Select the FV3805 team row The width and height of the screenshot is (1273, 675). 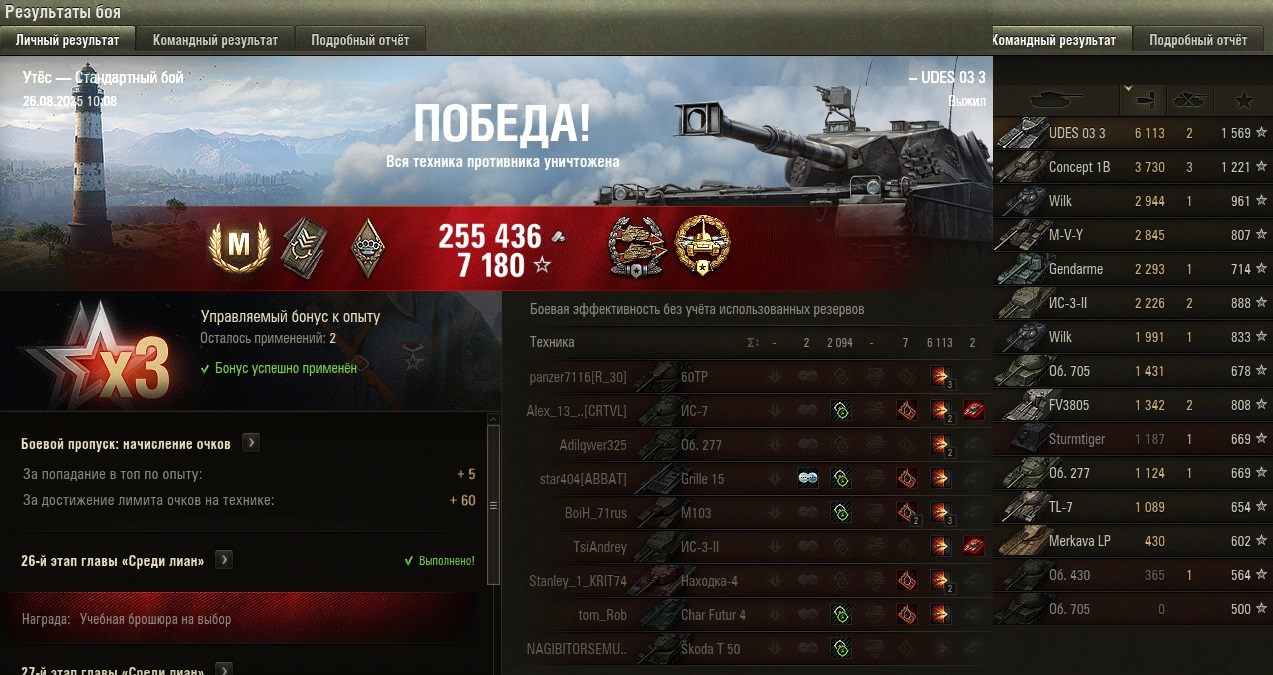pyautogui.click(x=1130, y=405)
